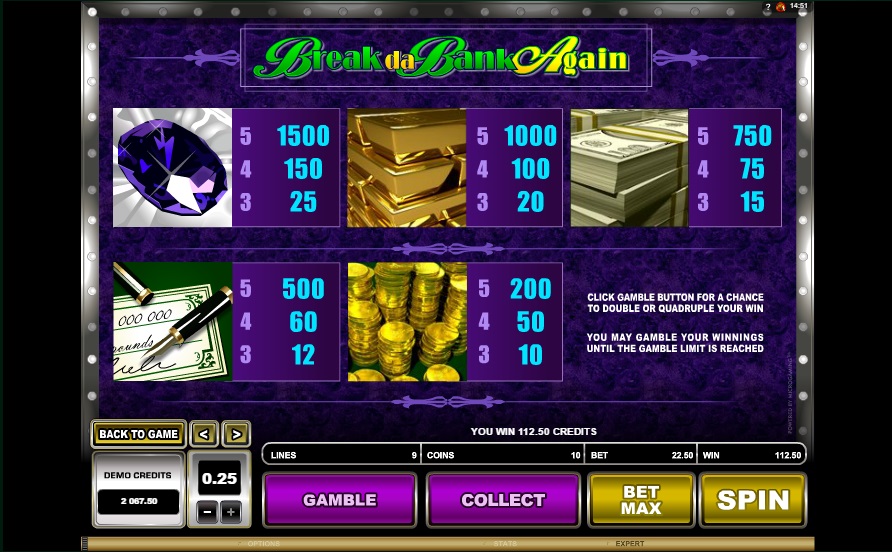Open help with the question mark icon
Image resolution: width=892 pixels, height=552 pixels.
click(768, 6)
